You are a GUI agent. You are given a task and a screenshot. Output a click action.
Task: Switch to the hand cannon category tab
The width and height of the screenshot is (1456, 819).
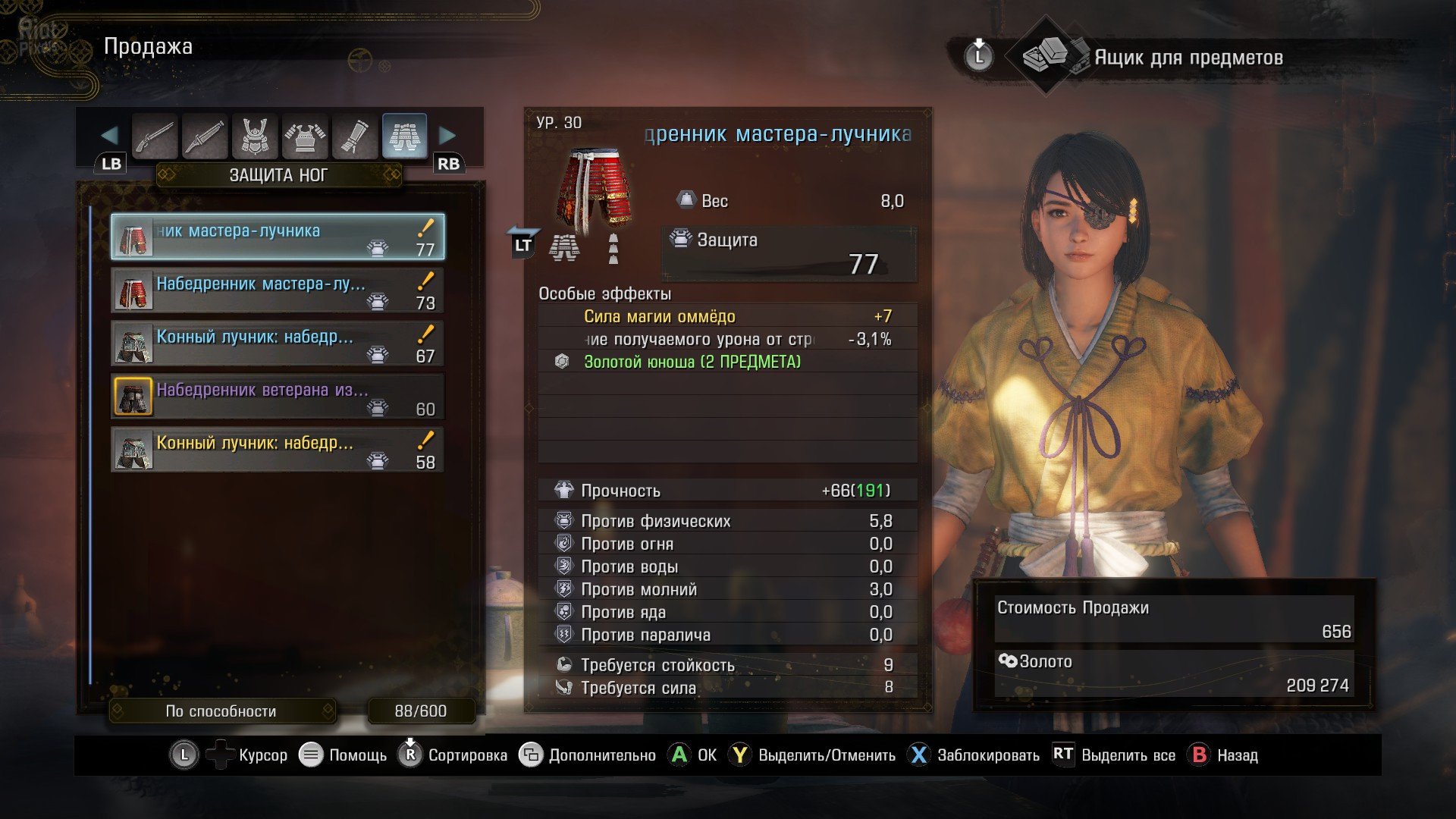click(205, 136)
